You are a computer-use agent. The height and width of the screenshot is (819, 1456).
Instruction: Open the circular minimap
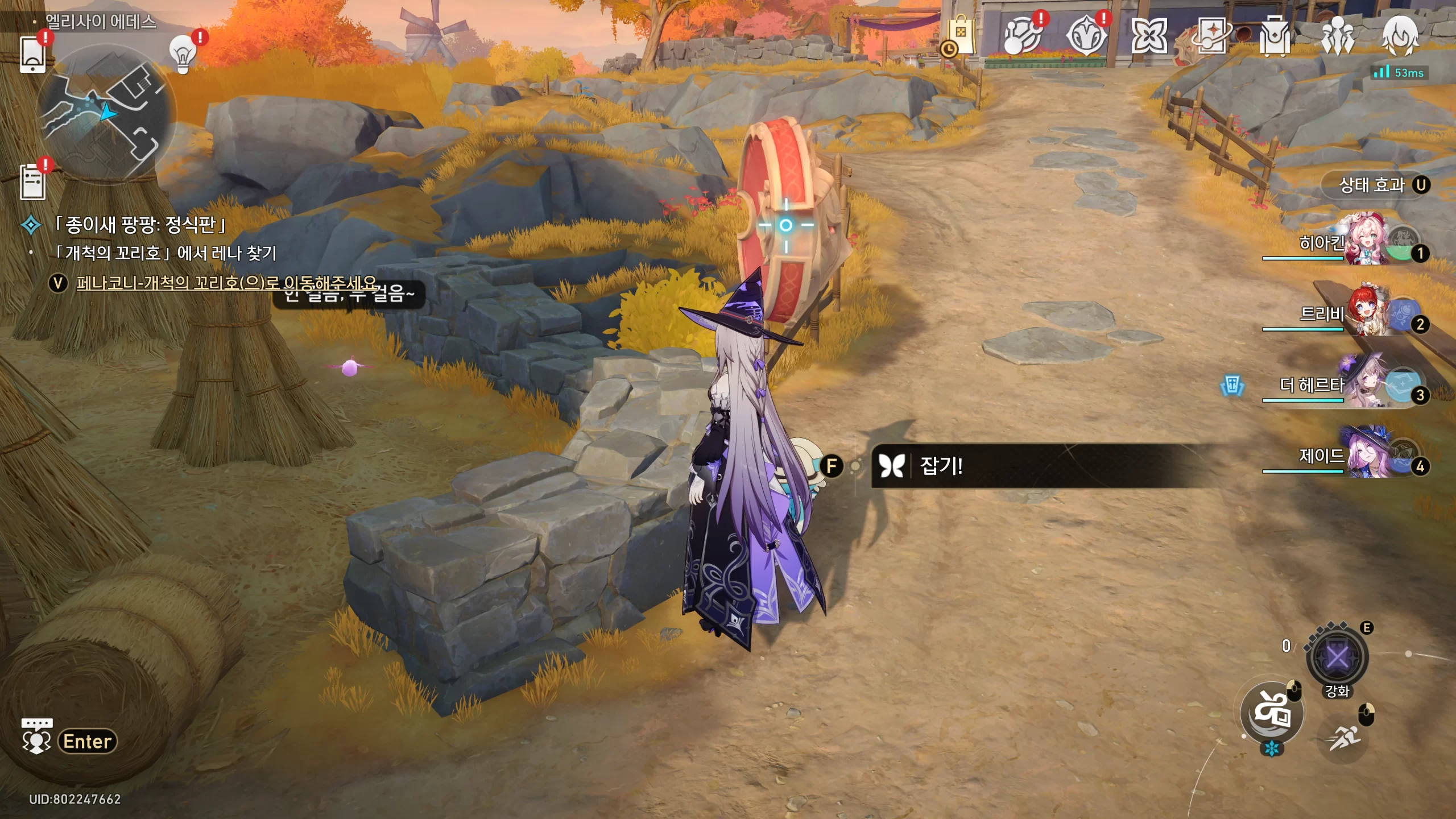(106, 114)
